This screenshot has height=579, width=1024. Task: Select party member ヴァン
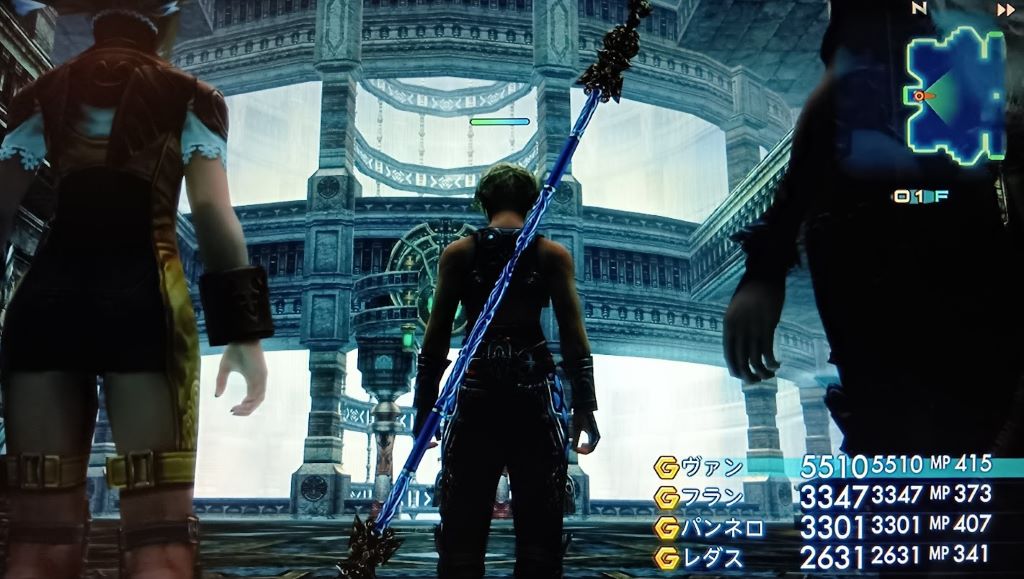[x=712, y=466]
